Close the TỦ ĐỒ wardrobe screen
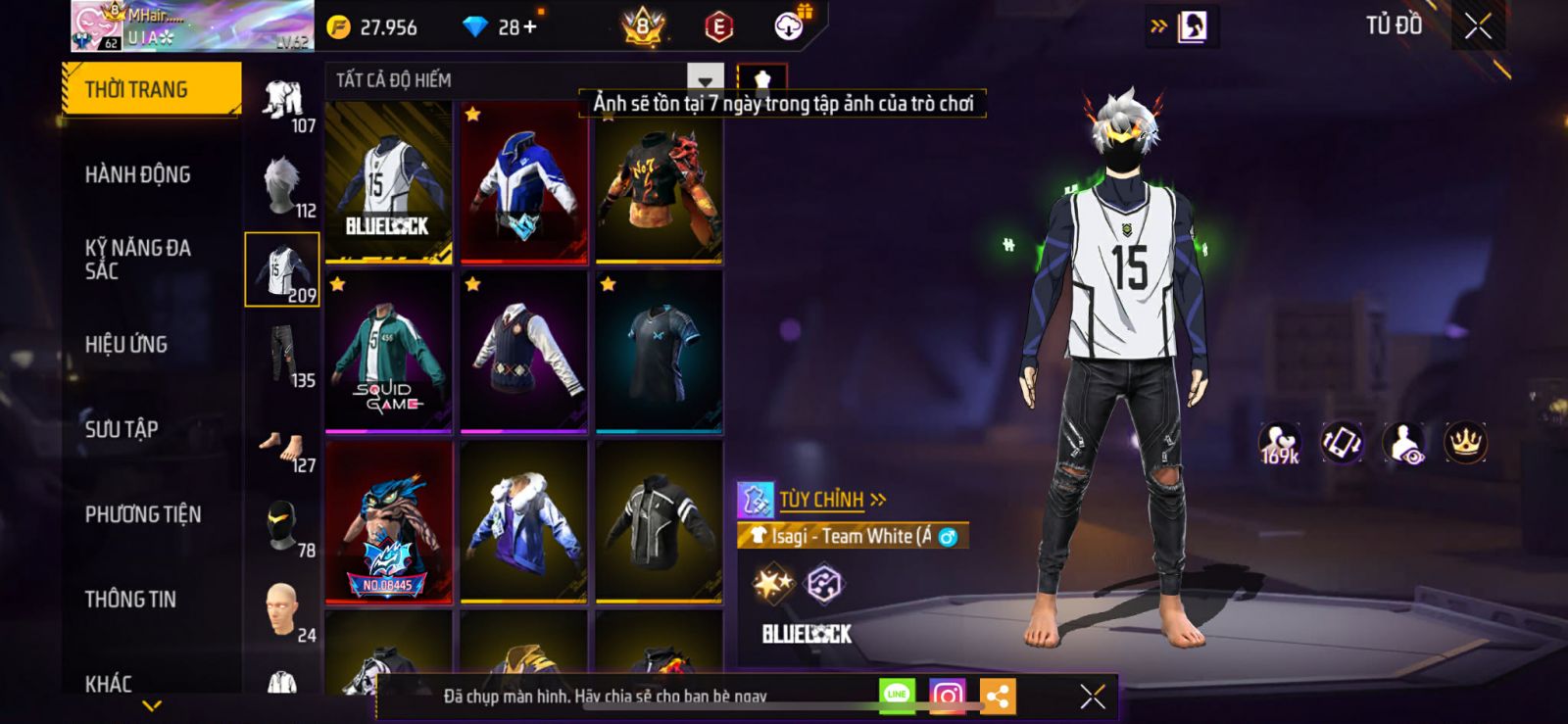1568x724 pixels. pyautogui.click(x=1478, y=26)
